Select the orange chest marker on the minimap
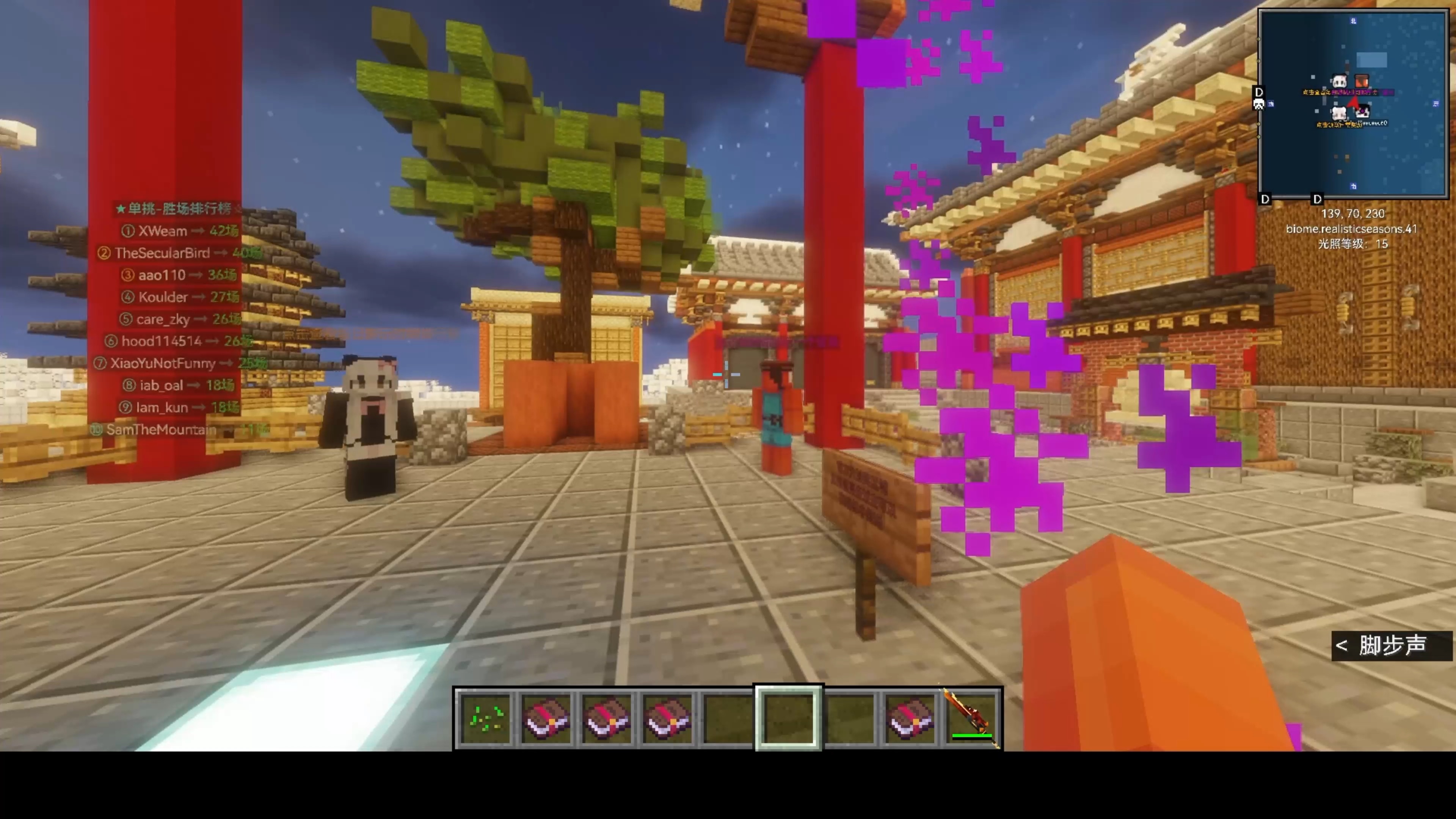This screenshot has width=1456, height=819. pos(1362,82)
